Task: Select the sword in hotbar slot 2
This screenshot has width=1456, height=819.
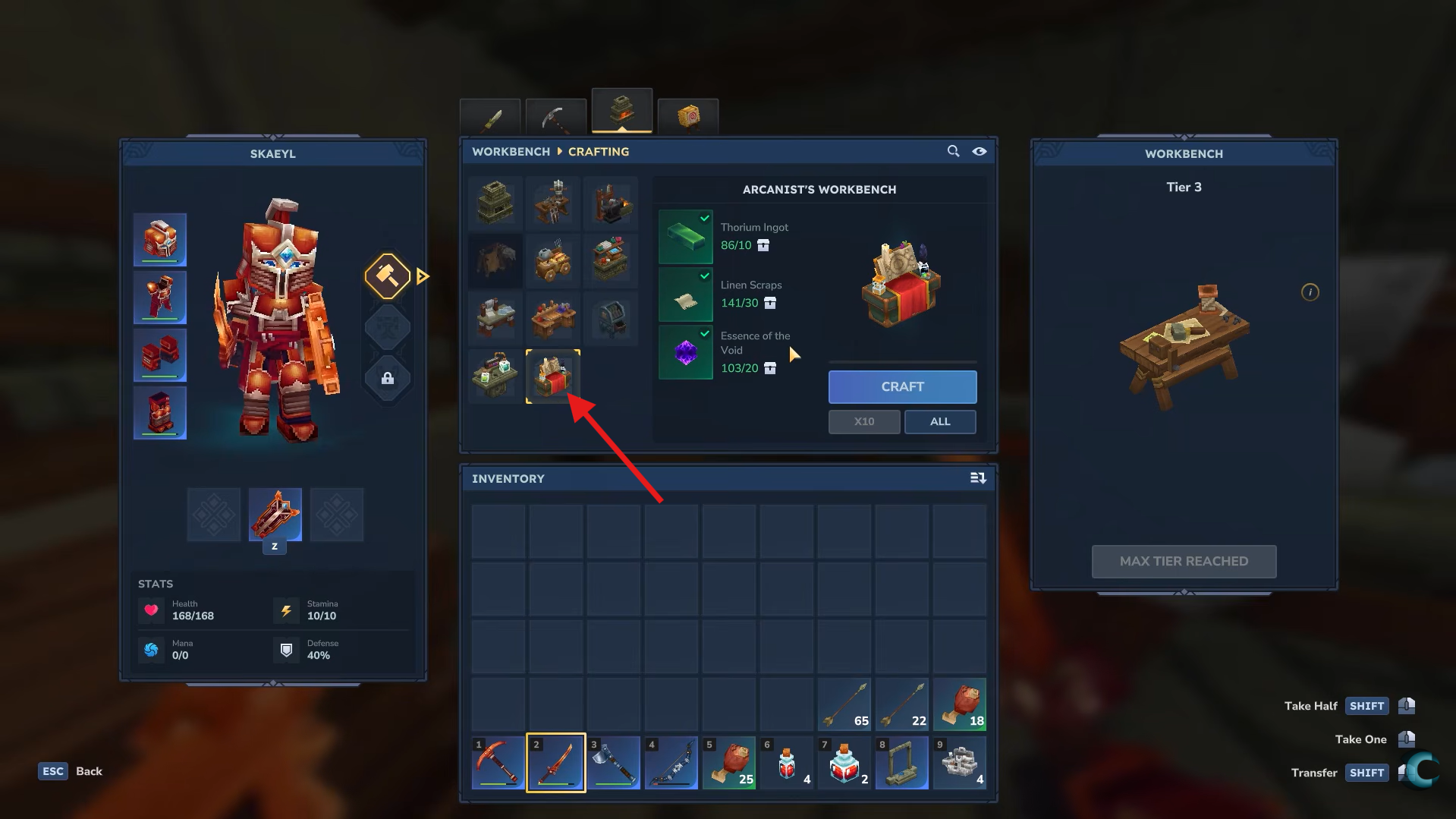Action: 555,763
